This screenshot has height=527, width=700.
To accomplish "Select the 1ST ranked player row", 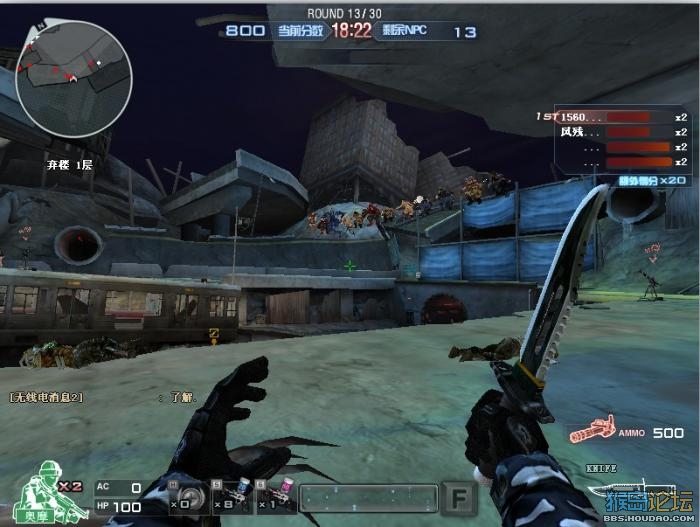I will pyautogui.click(x=612, y=117).
